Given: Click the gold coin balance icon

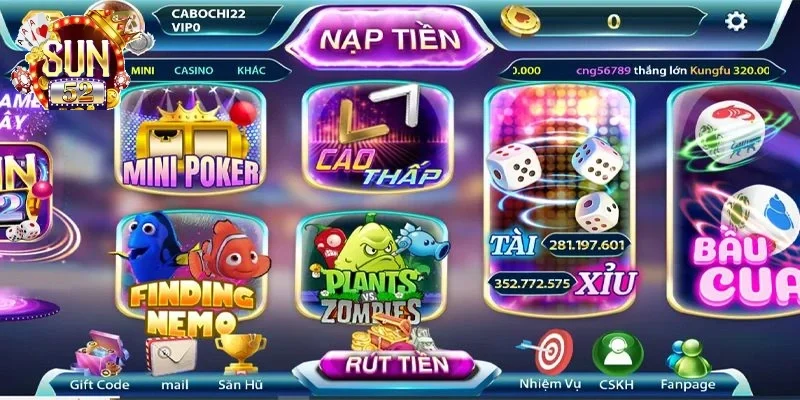Looking at the screenshot, I should click(x=520, y=21).
